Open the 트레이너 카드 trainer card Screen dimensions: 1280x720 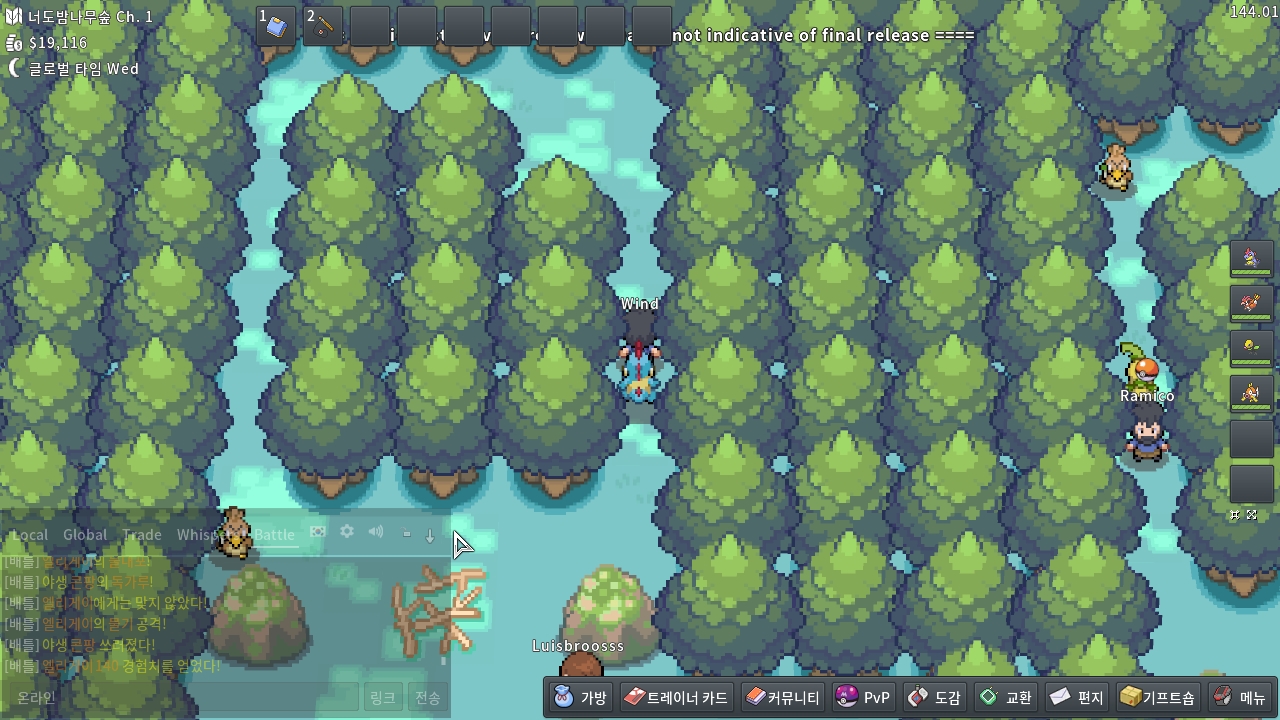tap(676, 697)
